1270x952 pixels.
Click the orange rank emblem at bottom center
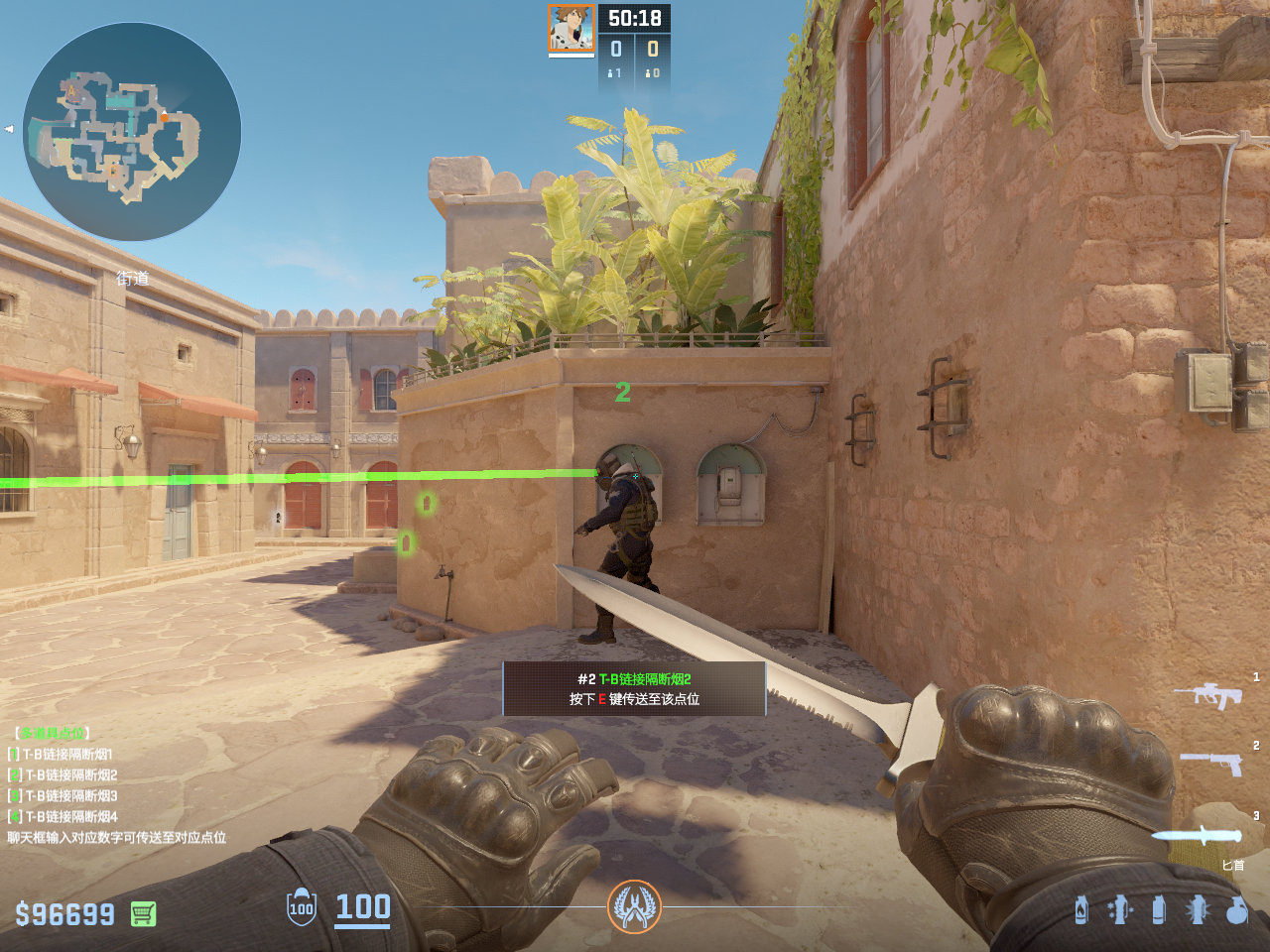tap(634, 906)
